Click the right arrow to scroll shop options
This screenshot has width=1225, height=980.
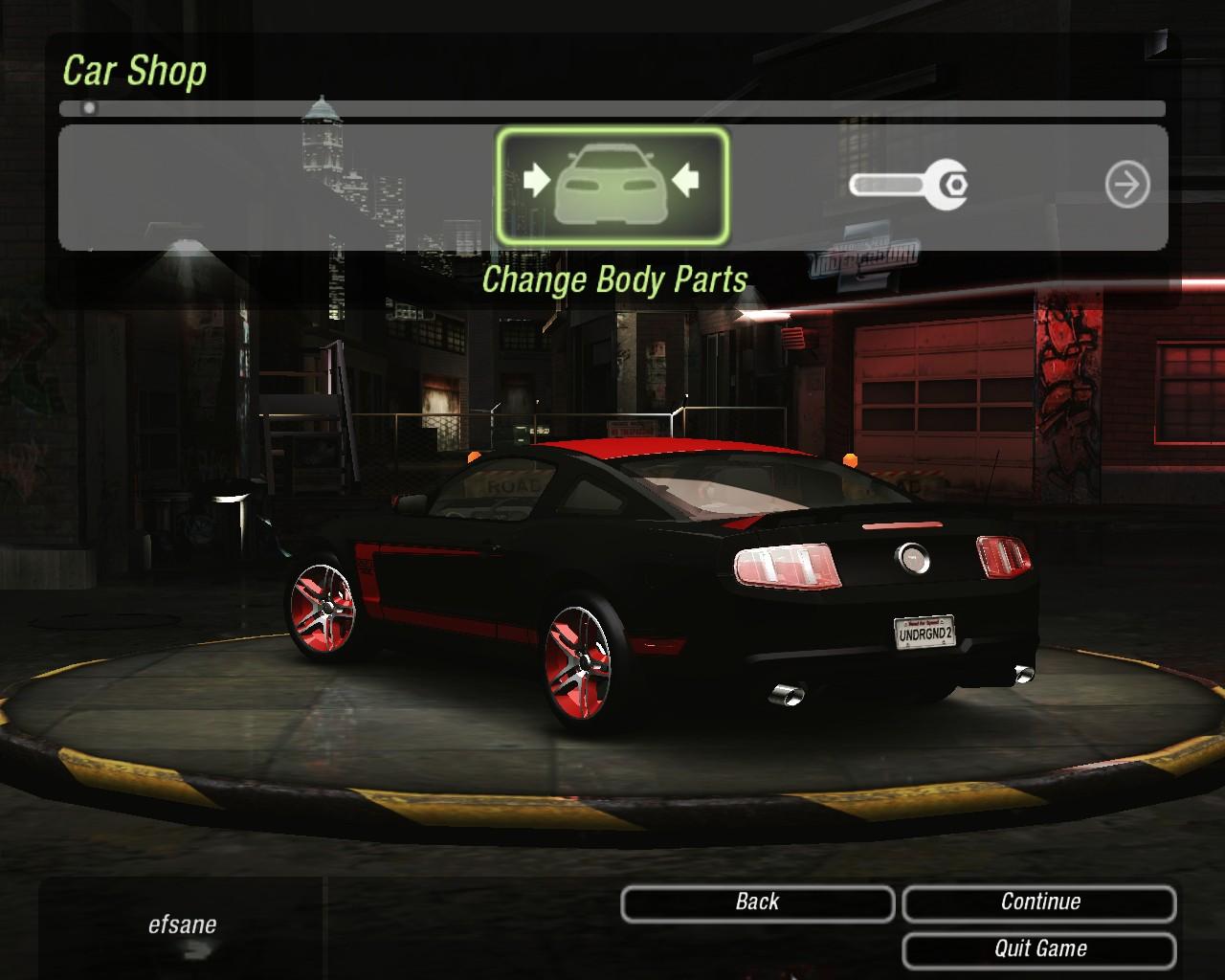pos(1126,184)
